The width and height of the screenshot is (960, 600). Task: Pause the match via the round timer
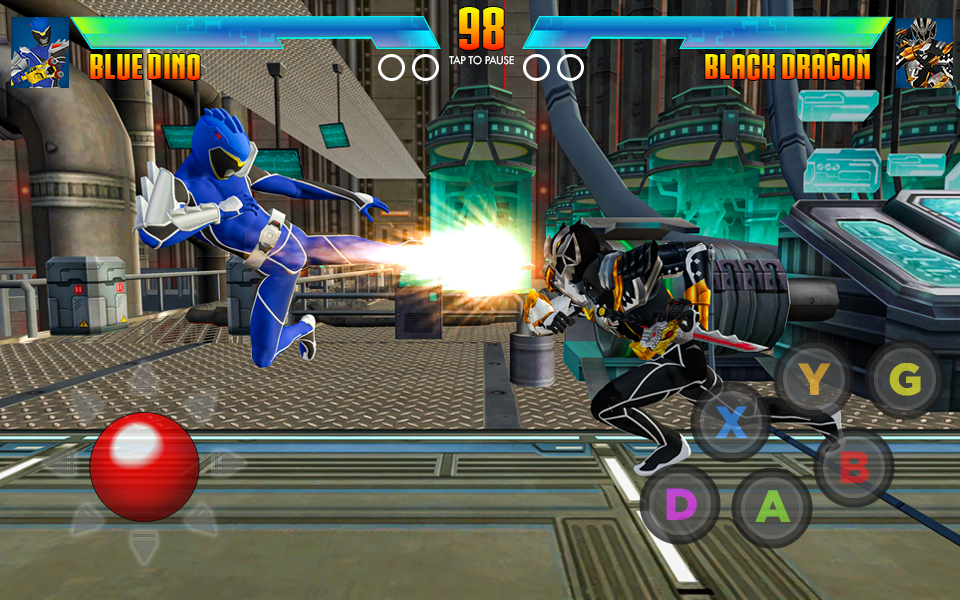click(x=481, y=33)
